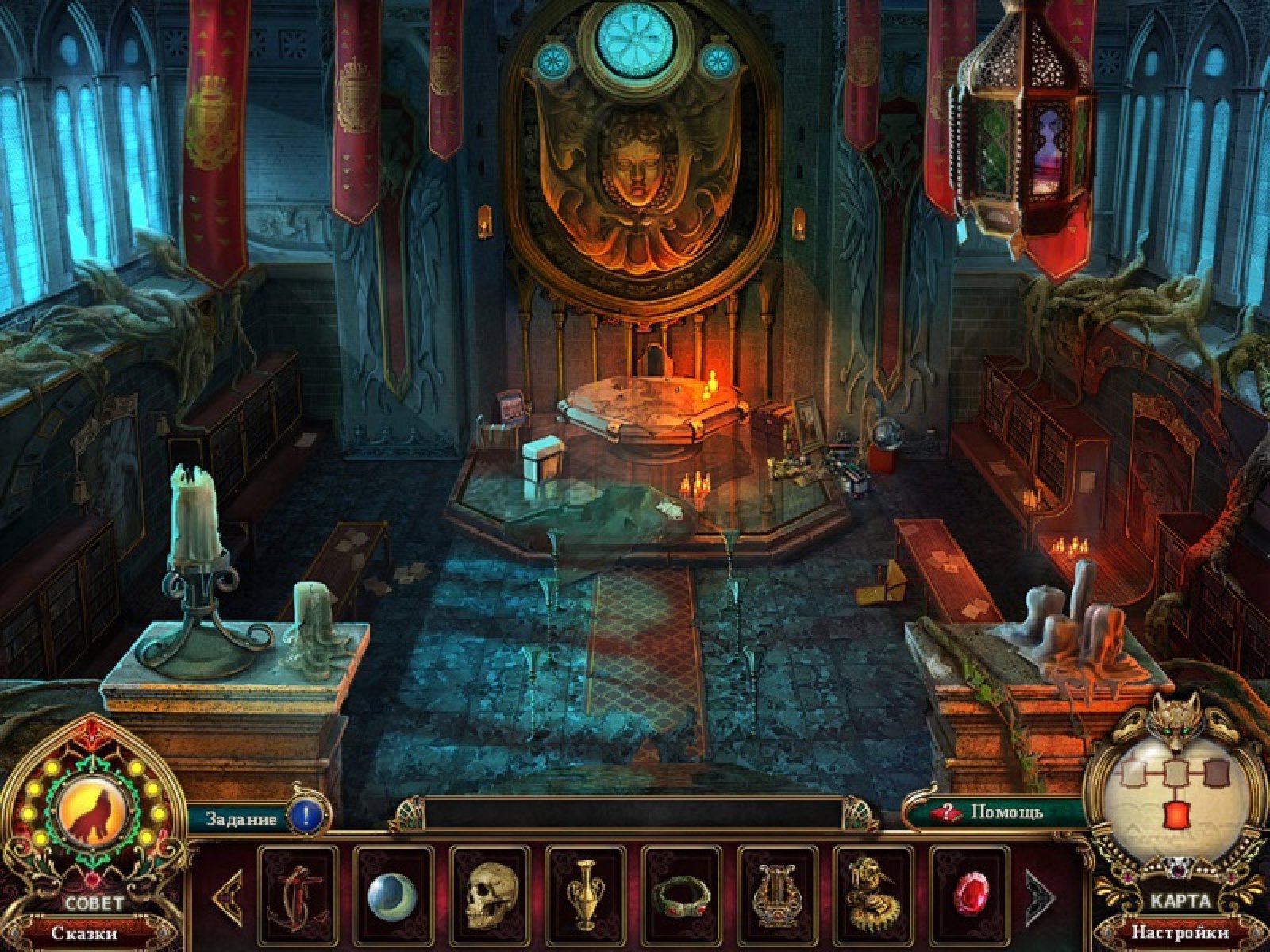The height and width of the screenshot is (952, 1270).
Task: Open the Помощь help guide
Action: pos(995,812)
